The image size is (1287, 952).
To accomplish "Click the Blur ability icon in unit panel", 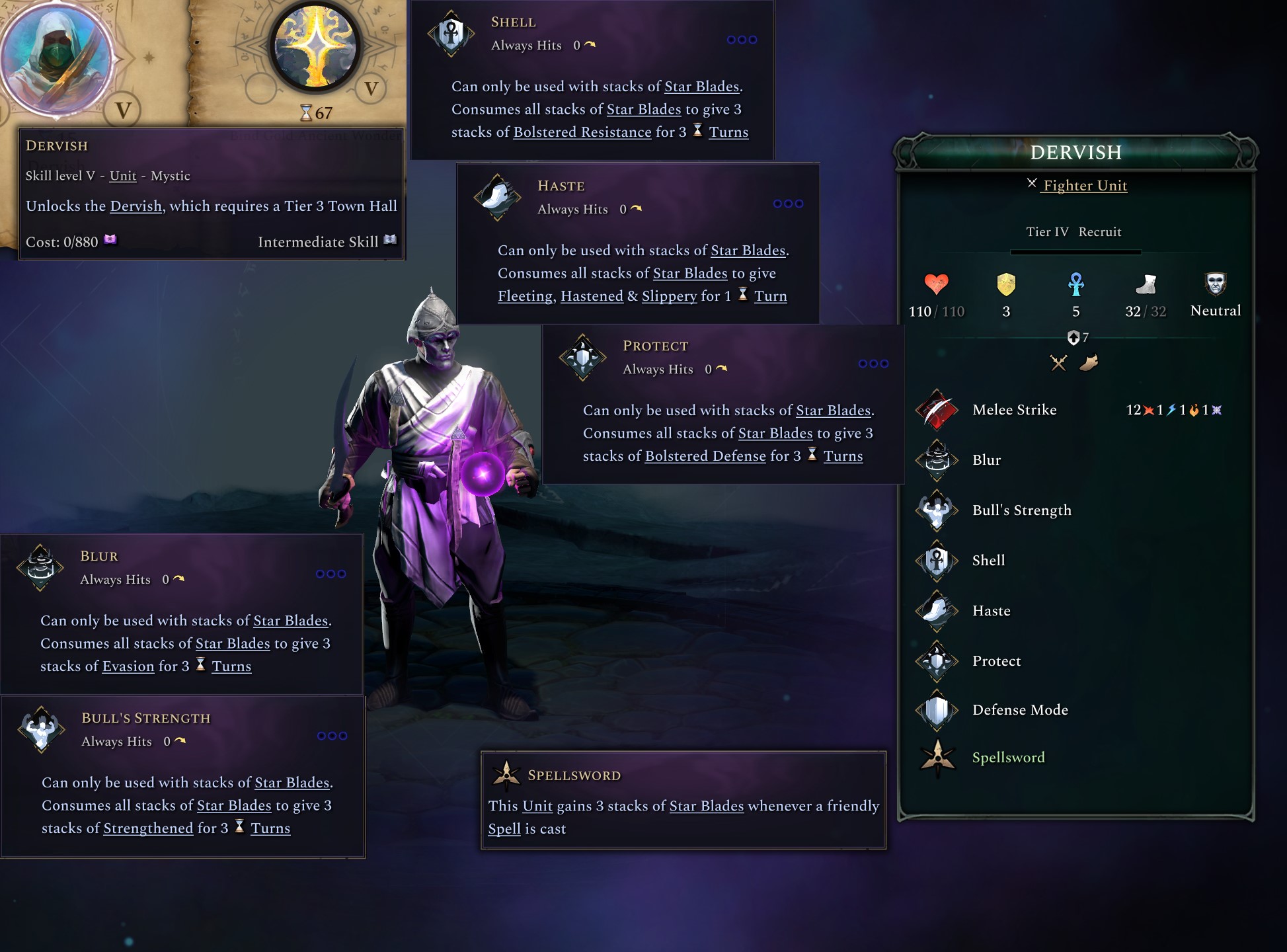I will pyautogui.click(x=937, y=460).
